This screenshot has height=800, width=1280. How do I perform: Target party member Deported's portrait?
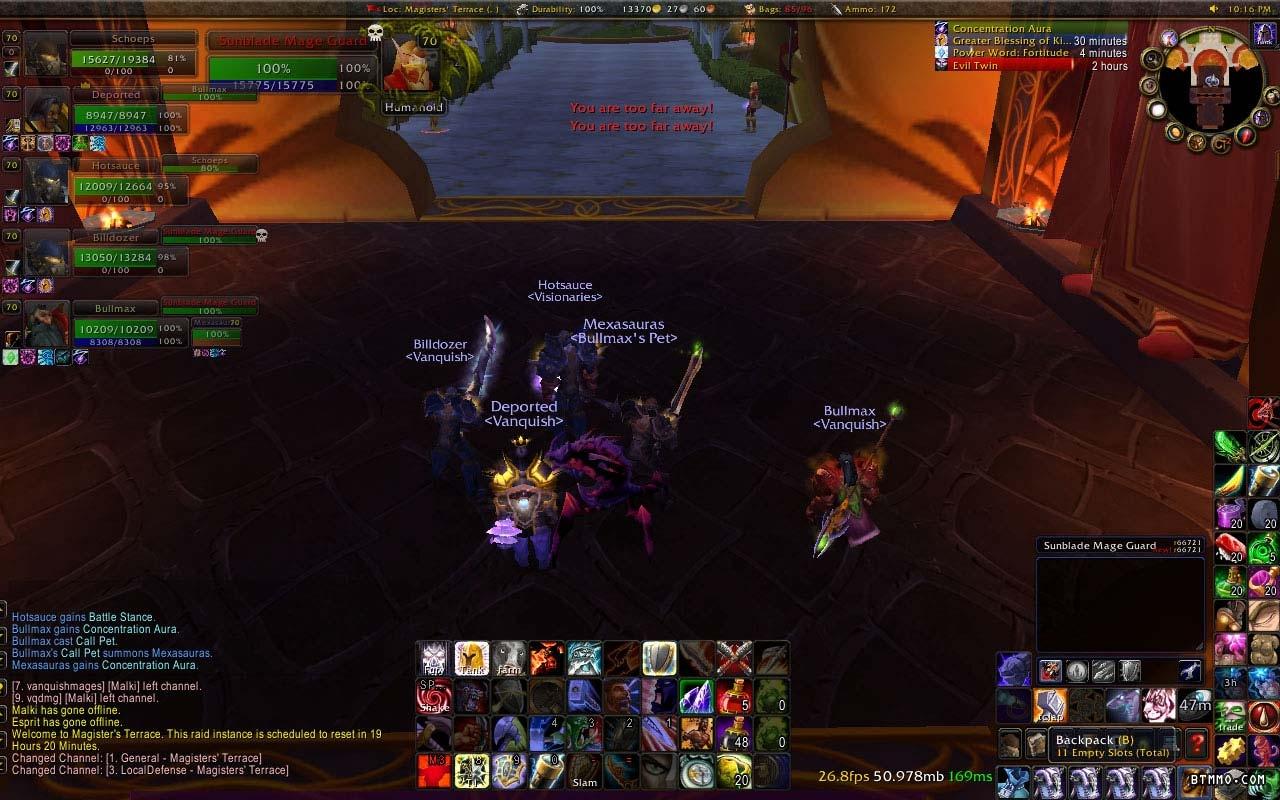point(47,110)
